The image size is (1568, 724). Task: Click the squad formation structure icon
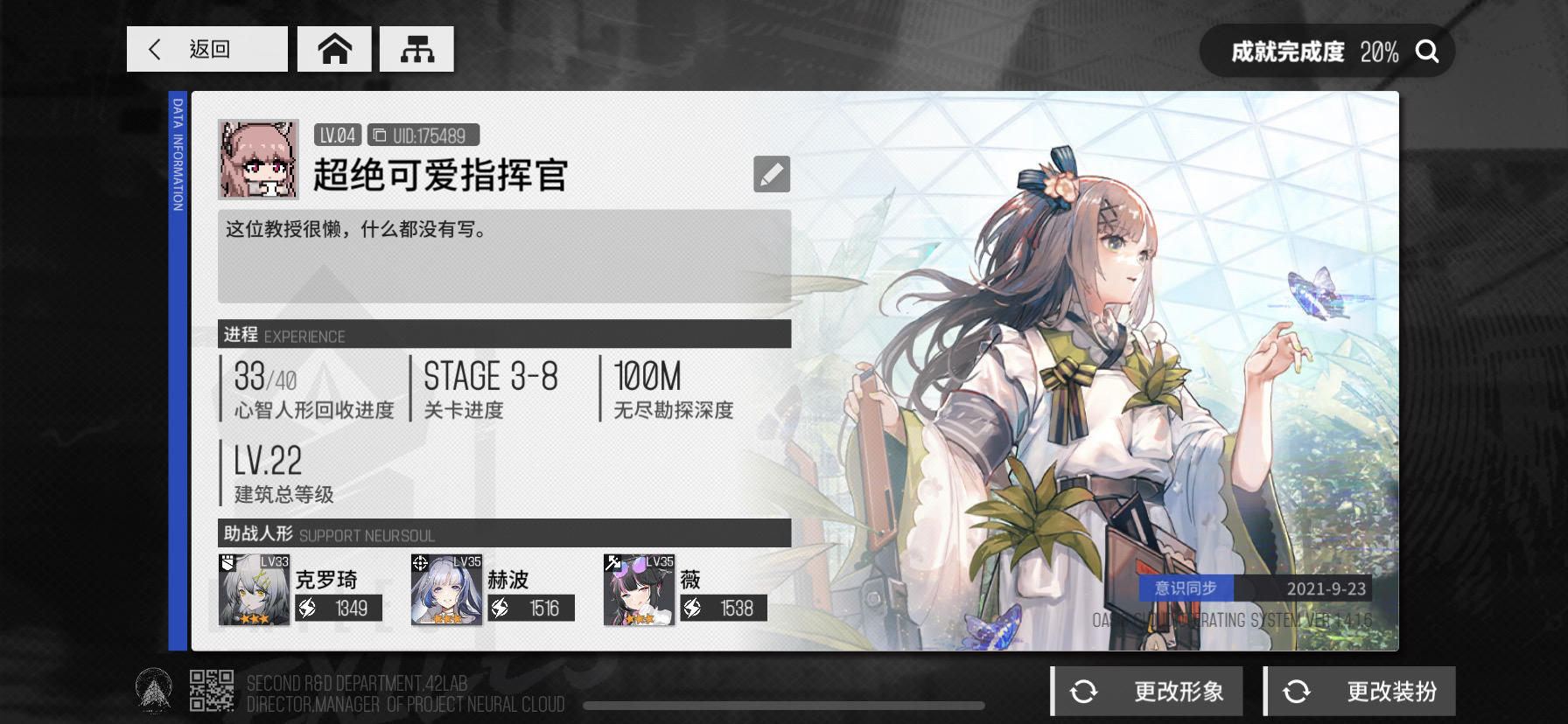tap(417, 49)
